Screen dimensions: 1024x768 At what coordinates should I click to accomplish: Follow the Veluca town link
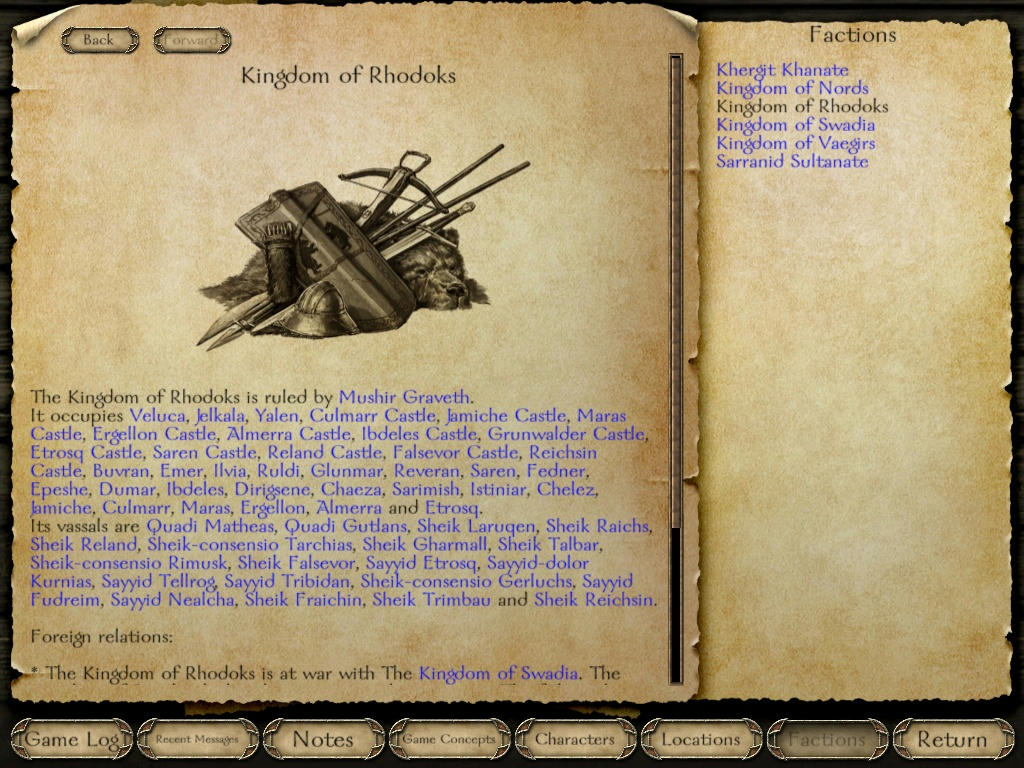tap(157, 415)
